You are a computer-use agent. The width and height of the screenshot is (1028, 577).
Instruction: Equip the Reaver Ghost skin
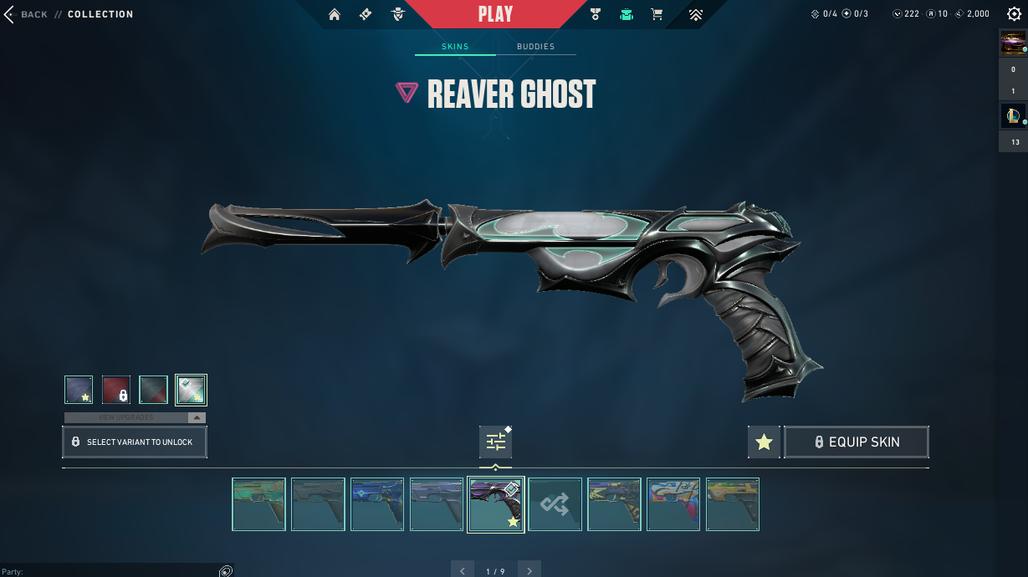click(x=856, y=442)
